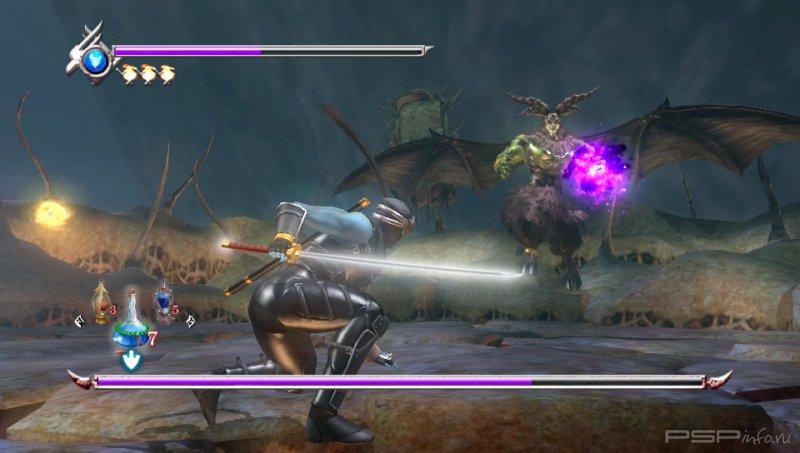Choose the golden red elixir with count 3
Screen dimensions: 800x453
tap(101, 304)
